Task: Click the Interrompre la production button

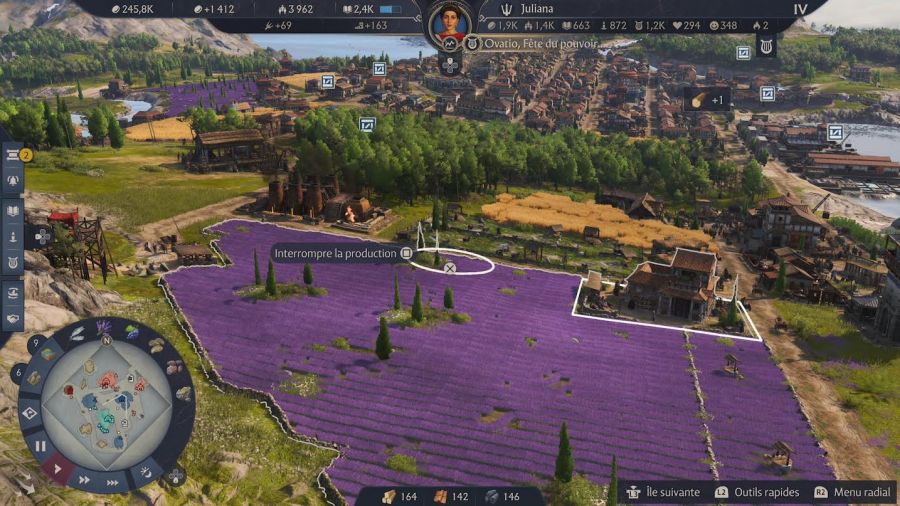Action: pyautogui.click(x=341, y=254)
